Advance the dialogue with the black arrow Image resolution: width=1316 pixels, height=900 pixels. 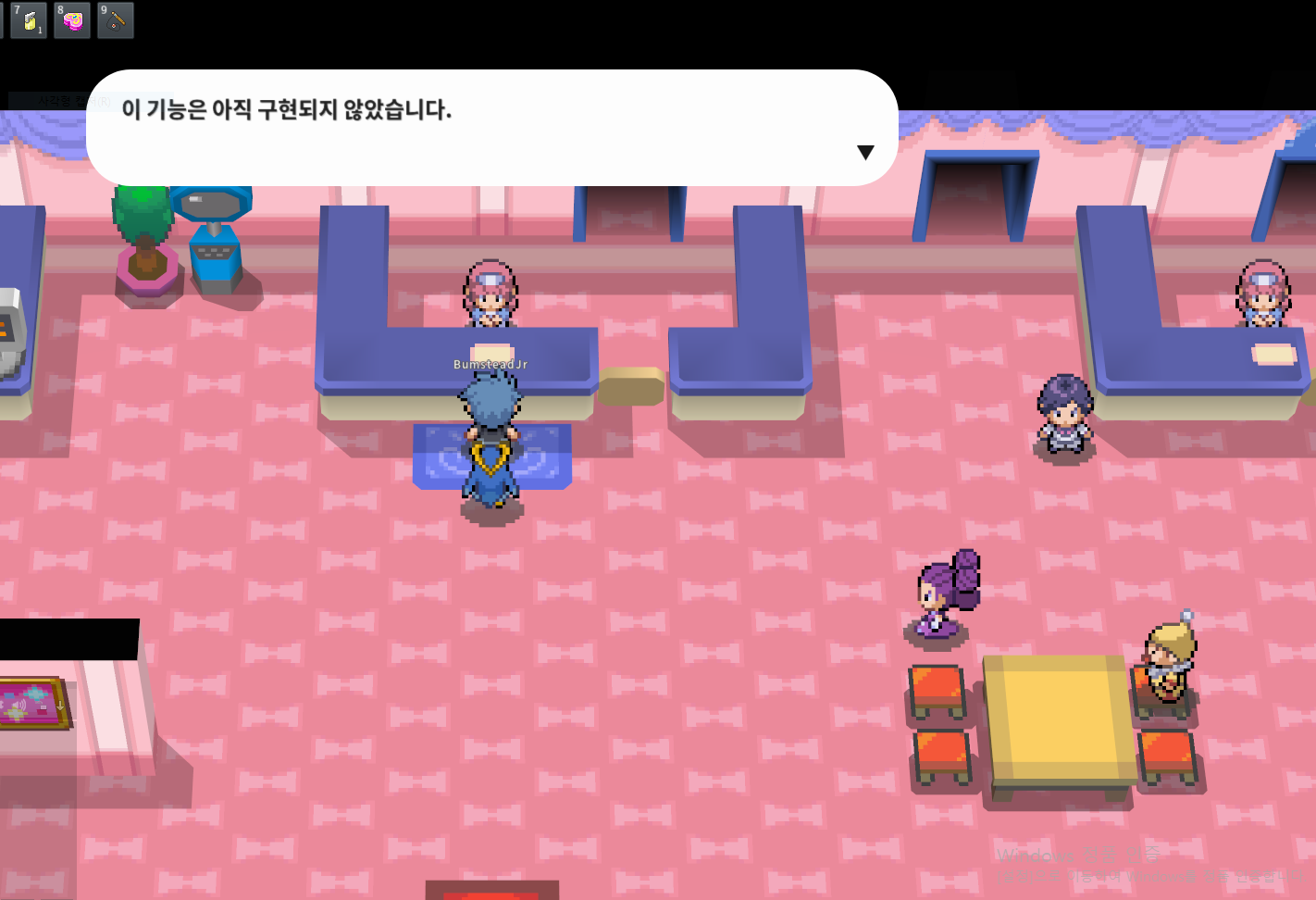tap(865, 153)
